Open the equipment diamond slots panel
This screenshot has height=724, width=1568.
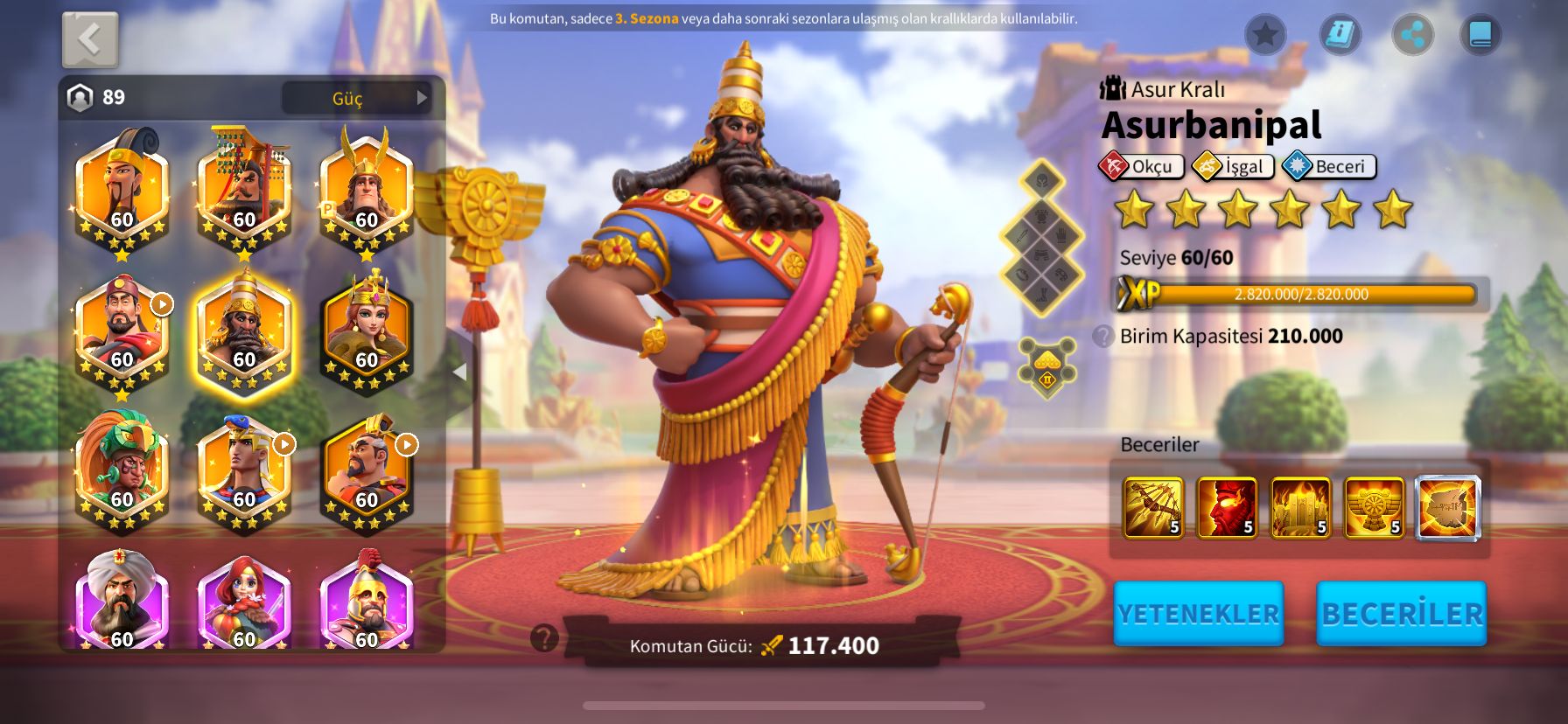point(1041,236)
